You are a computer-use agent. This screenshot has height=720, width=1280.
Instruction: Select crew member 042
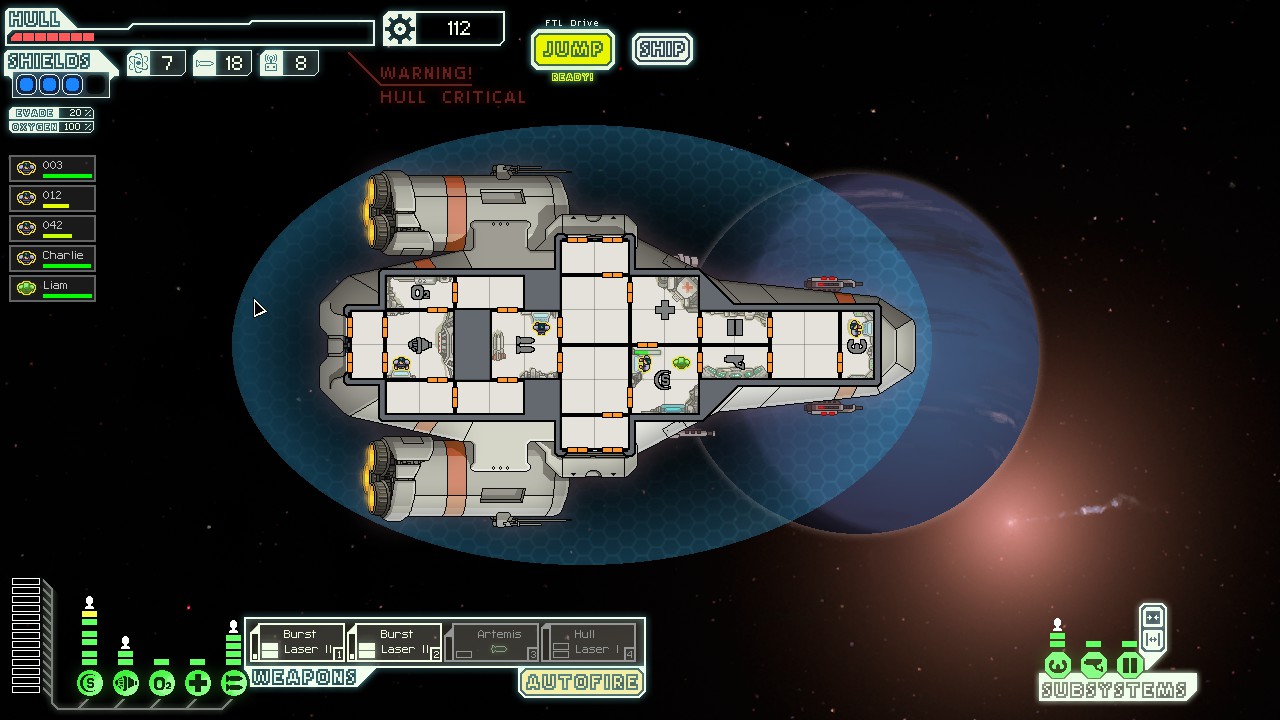[x=53, y=228]
